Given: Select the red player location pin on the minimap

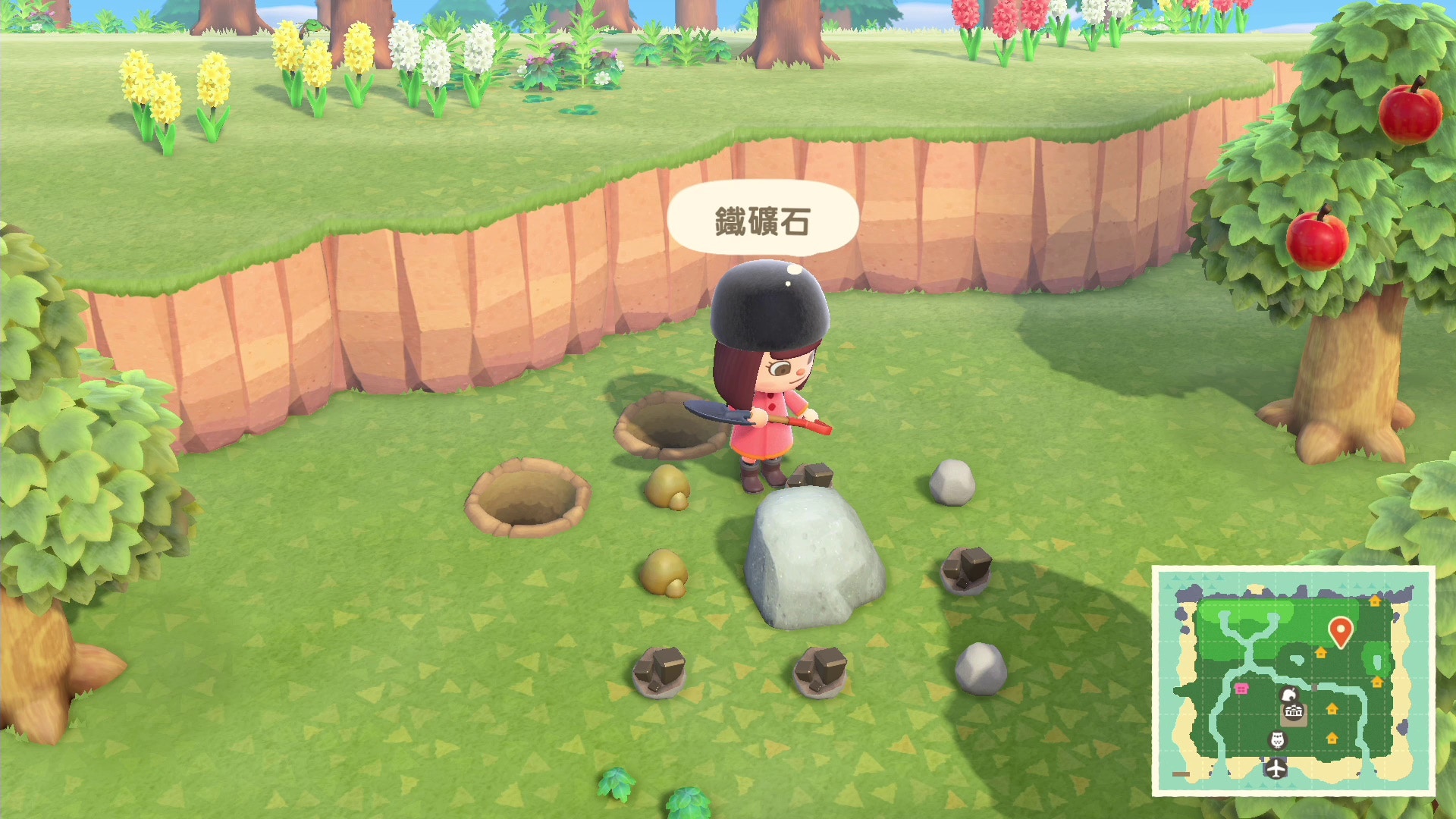Looking at the screenshot, I should [1341, 630].
